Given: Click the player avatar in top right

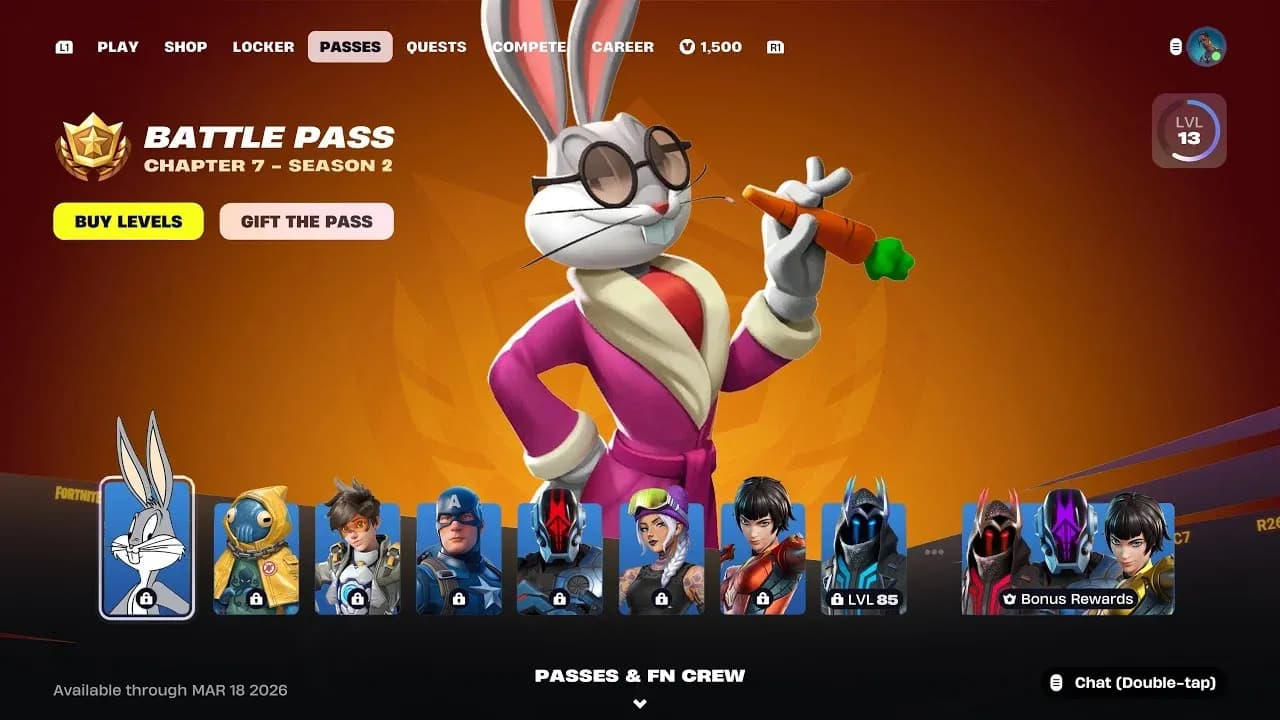Looking at the screenshot, I should [1210, 45].
